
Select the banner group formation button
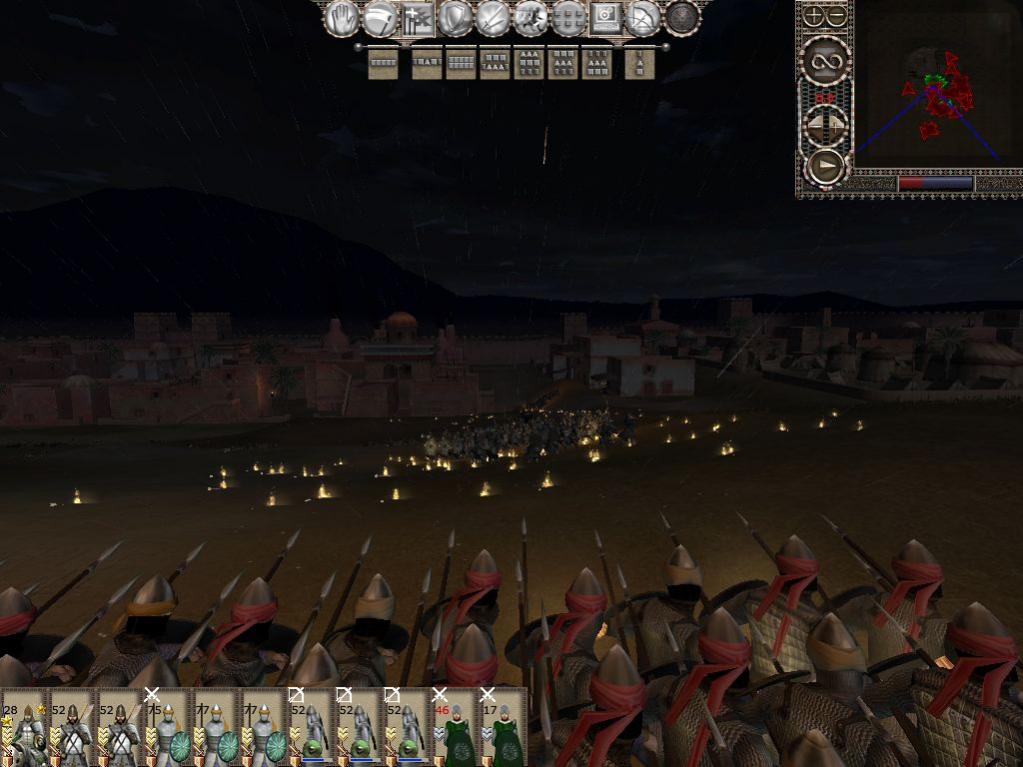click(x=416, y=18)
